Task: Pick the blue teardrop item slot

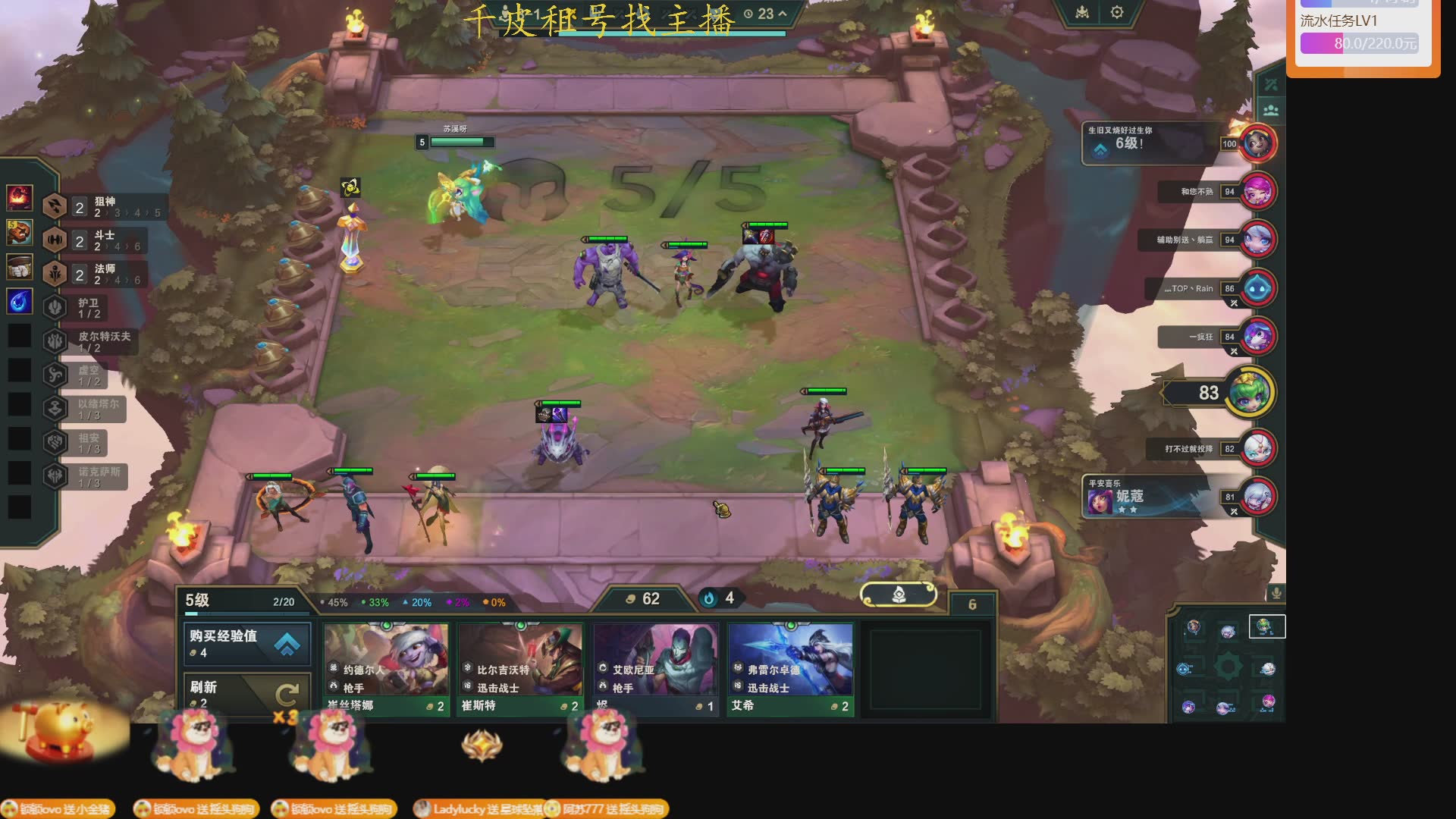Action: click(x=20, y=301)
